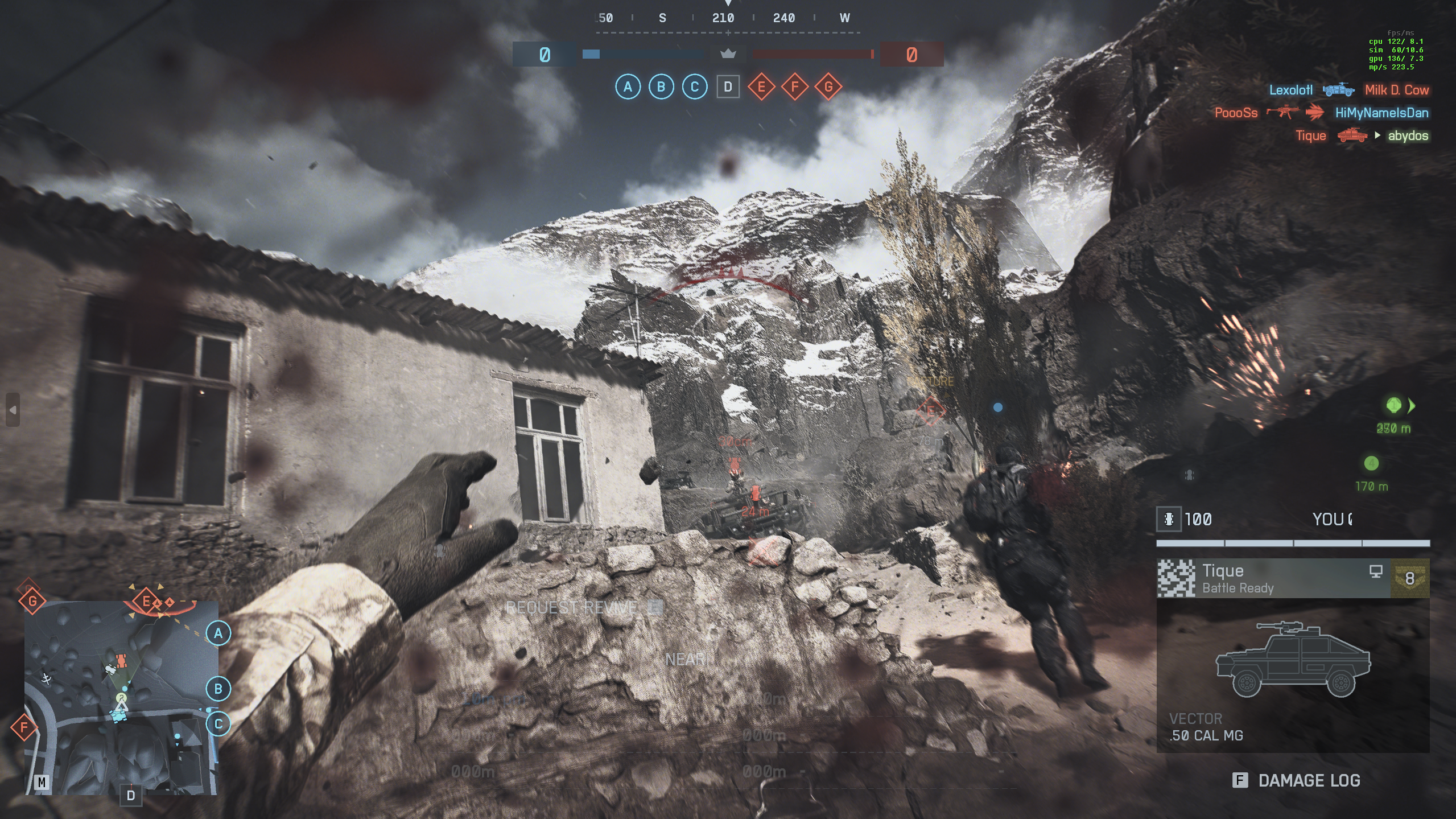Click the green squad marker at 250 m

click(x=1393, y=405)
